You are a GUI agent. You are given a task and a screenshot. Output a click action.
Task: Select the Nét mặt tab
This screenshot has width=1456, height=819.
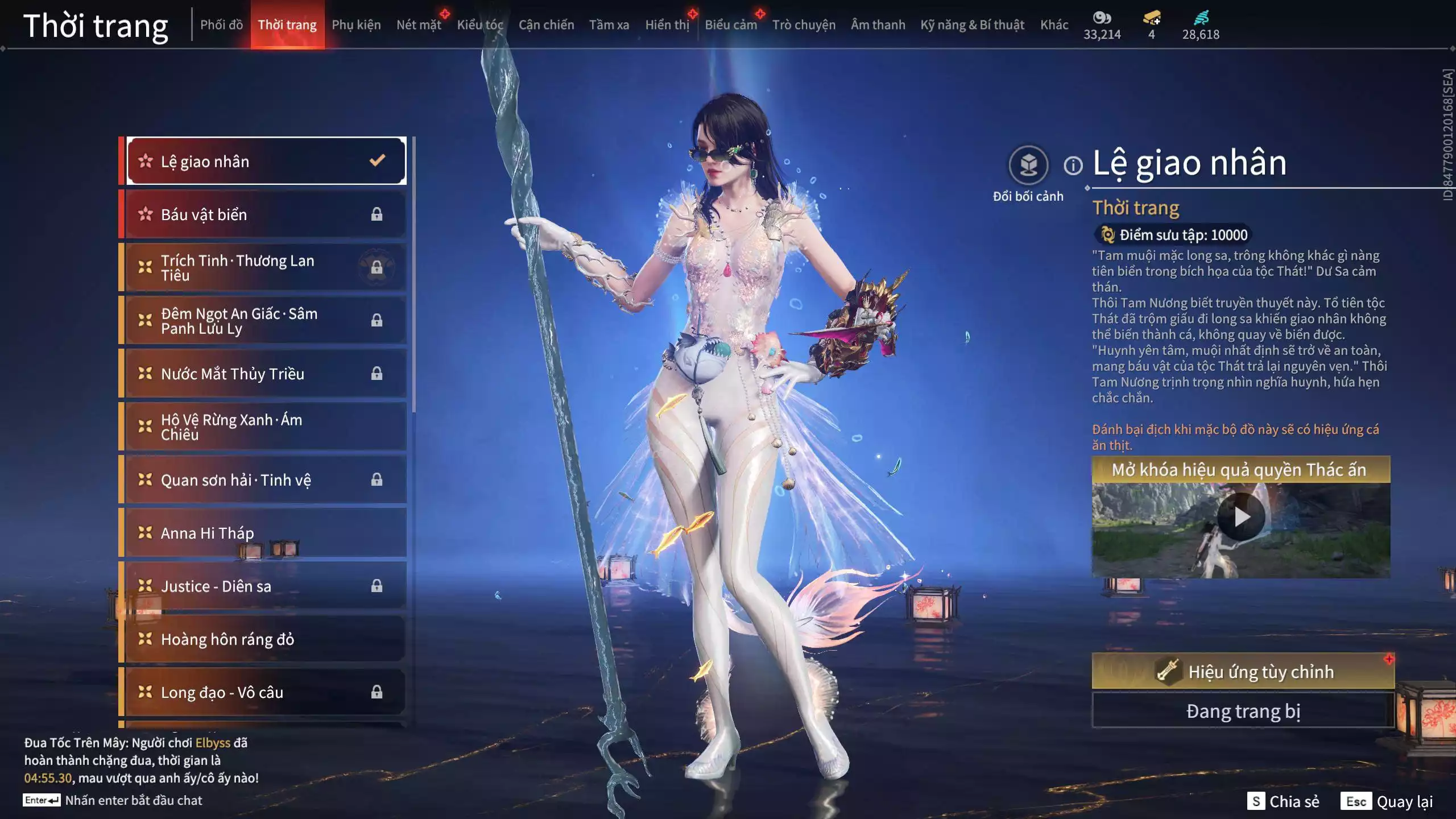(x=419, y=25)
